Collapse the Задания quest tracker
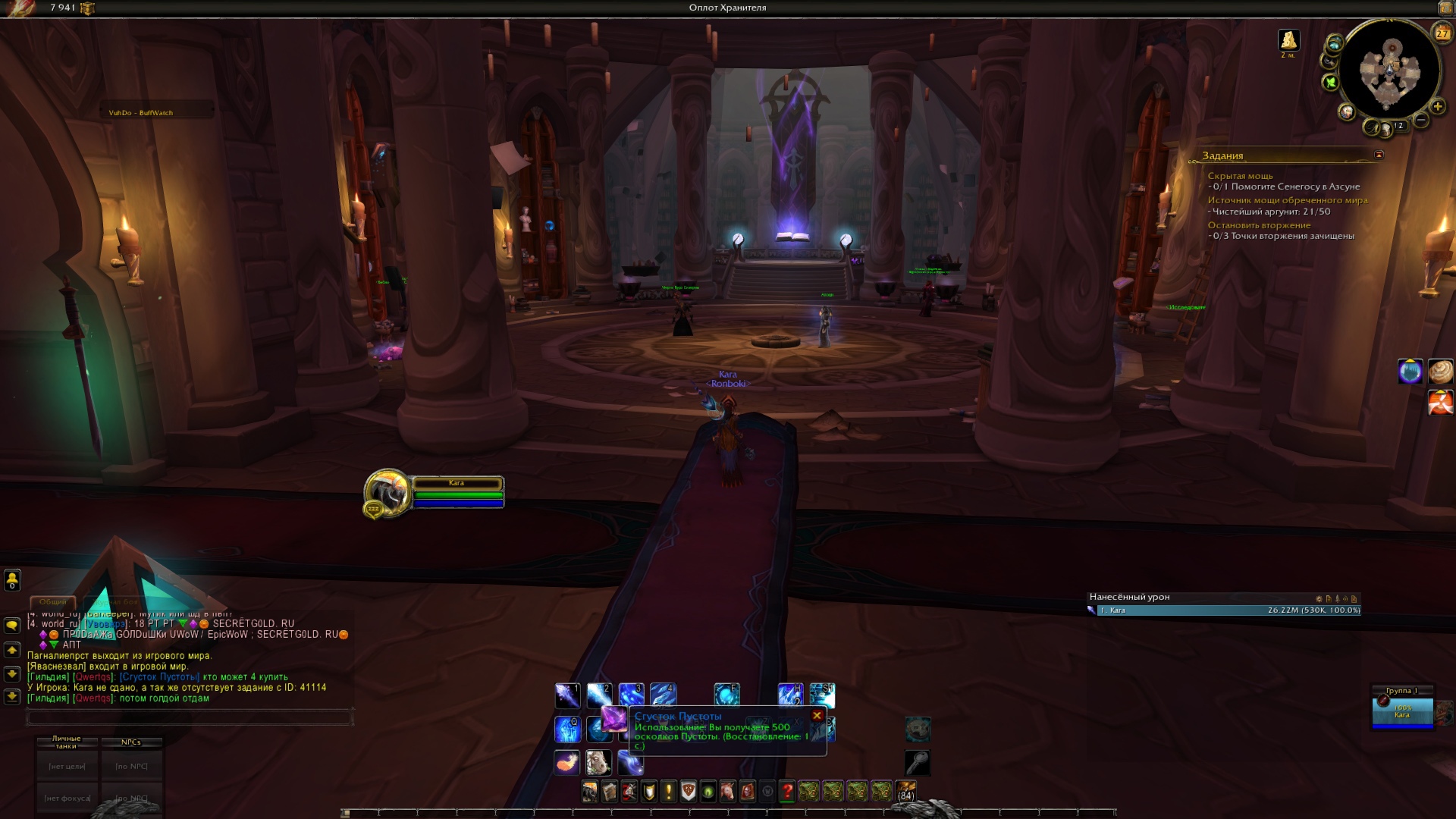Screen dimensions: 1456x819 [1379, 155]
